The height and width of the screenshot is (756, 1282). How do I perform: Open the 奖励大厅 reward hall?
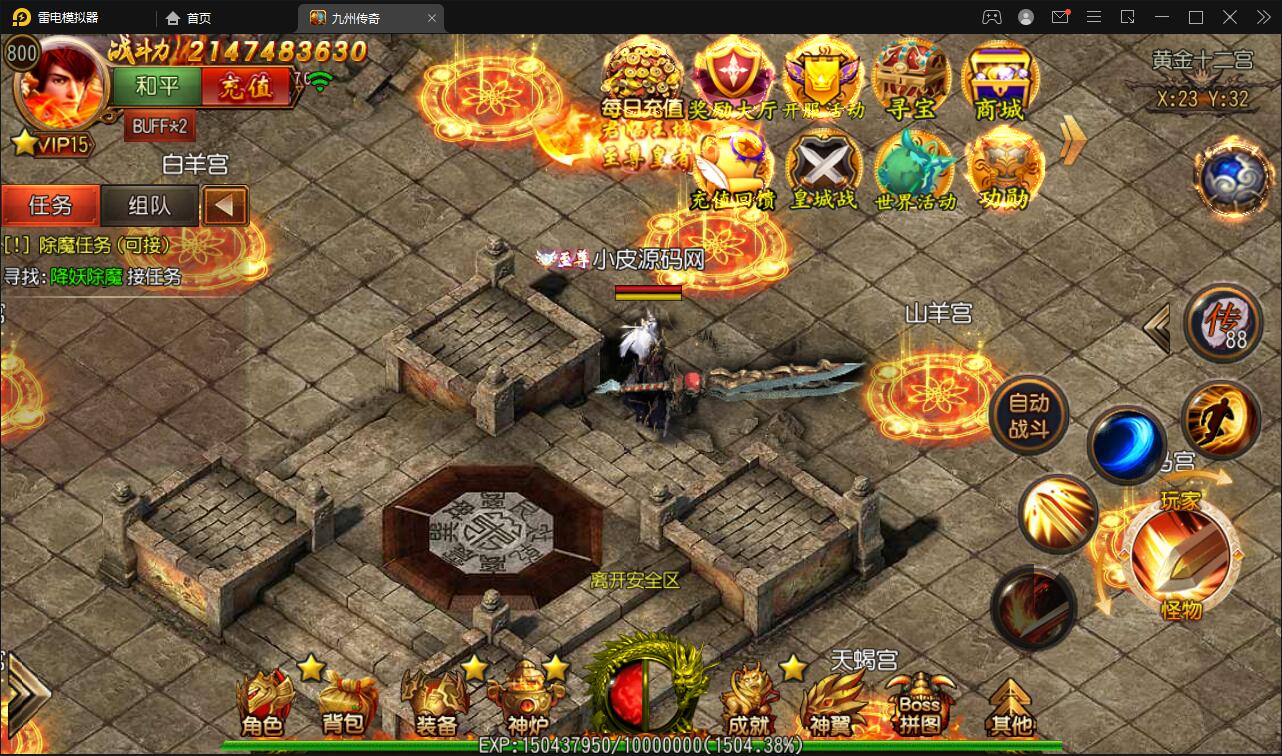732,80
